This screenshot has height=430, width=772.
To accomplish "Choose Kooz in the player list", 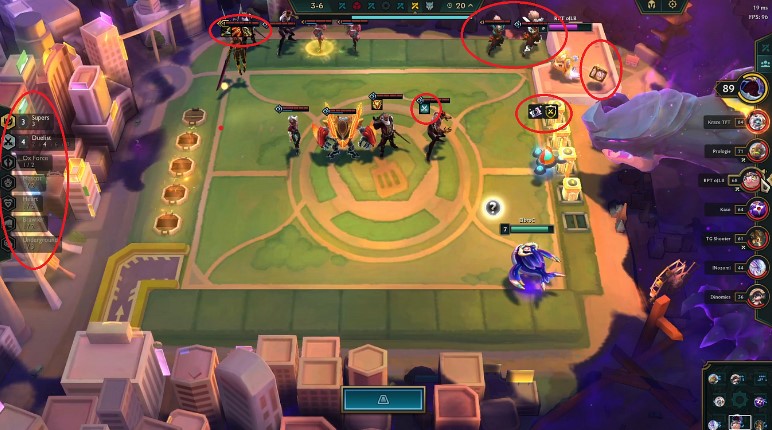I will [x=757, y=209].
